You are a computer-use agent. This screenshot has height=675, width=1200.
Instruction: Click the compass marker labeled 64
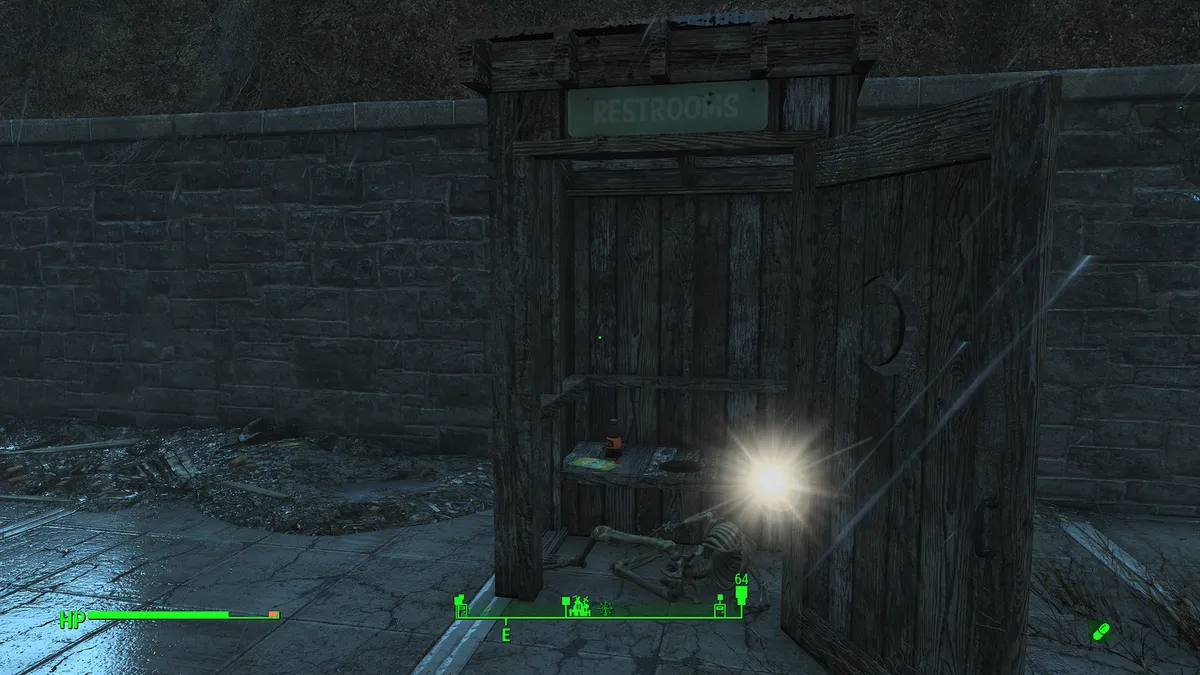click(x=741, y=596)
